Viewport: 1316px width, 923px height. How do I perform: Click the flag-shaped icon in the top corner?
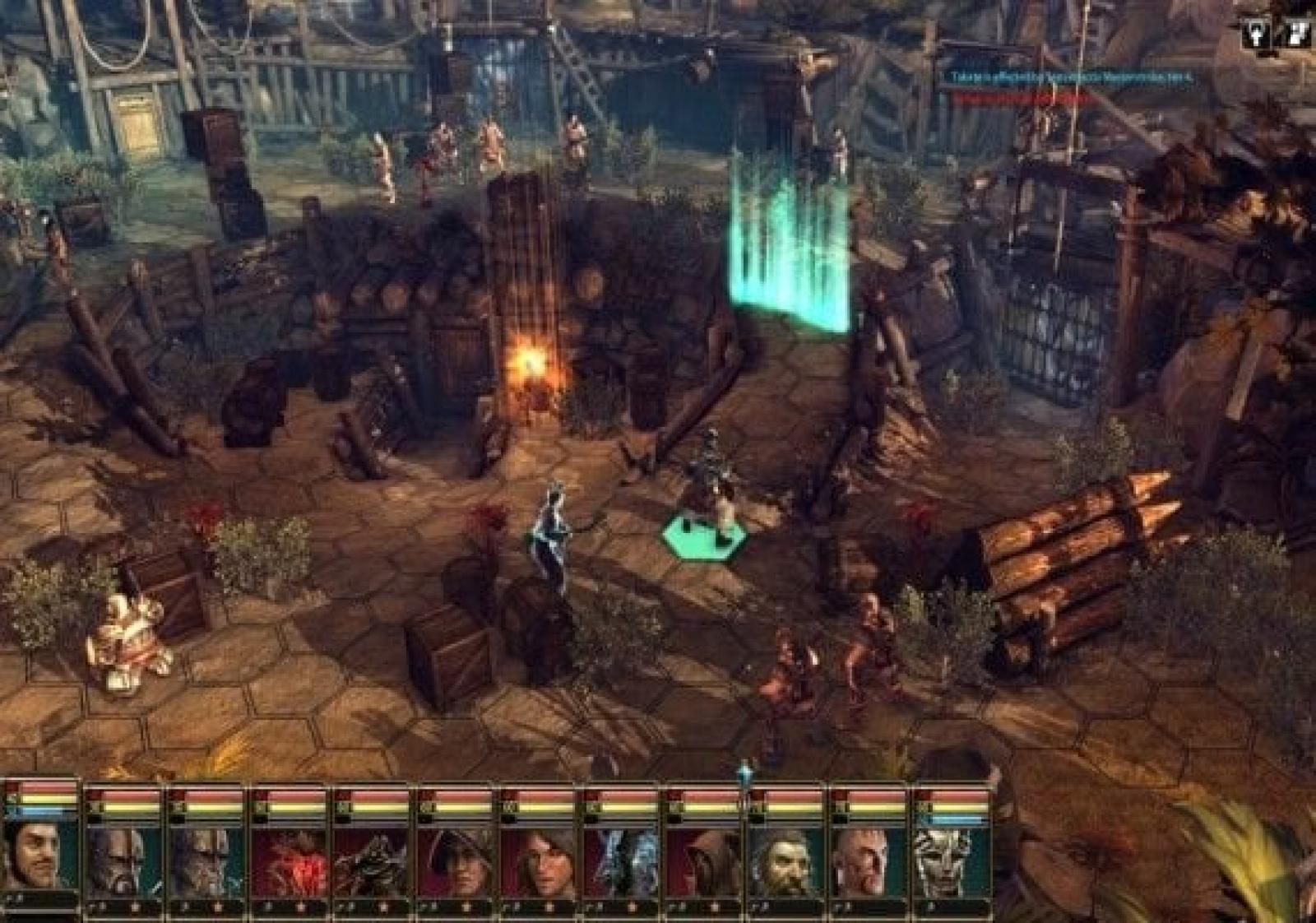1297,33
